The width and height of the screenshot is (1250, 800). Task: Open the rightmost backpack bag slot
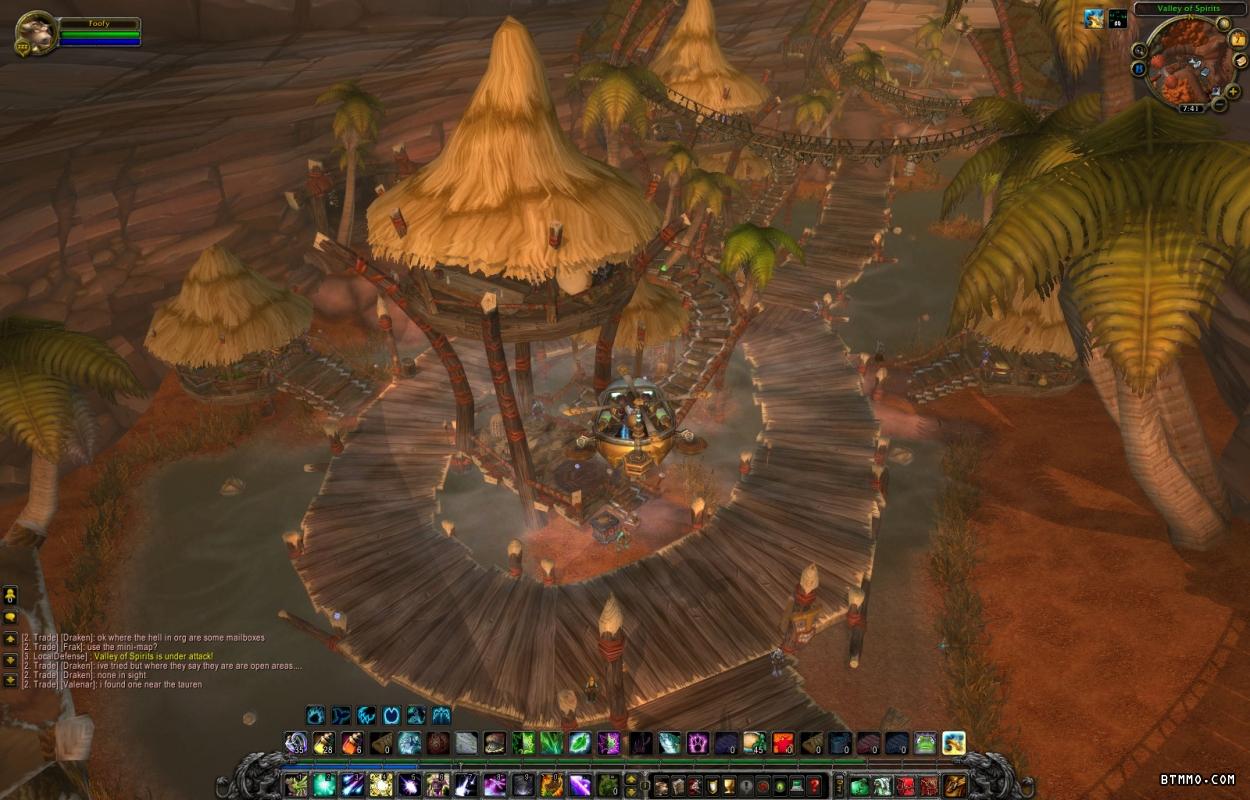coord(957,786)
